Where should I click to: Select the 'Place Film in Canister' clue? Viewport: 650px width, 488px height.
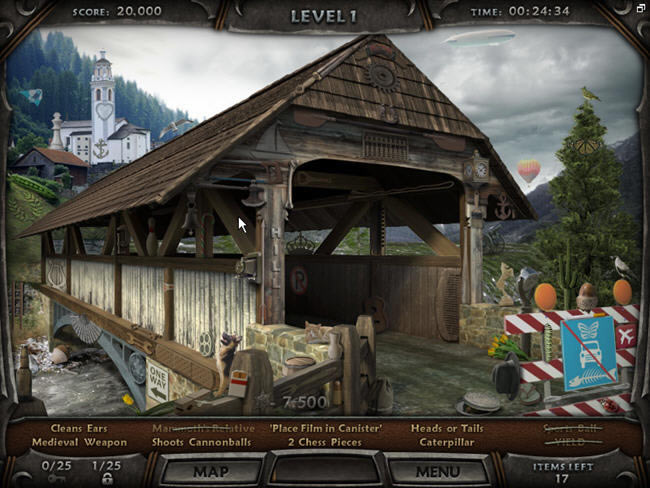point(324,429)
